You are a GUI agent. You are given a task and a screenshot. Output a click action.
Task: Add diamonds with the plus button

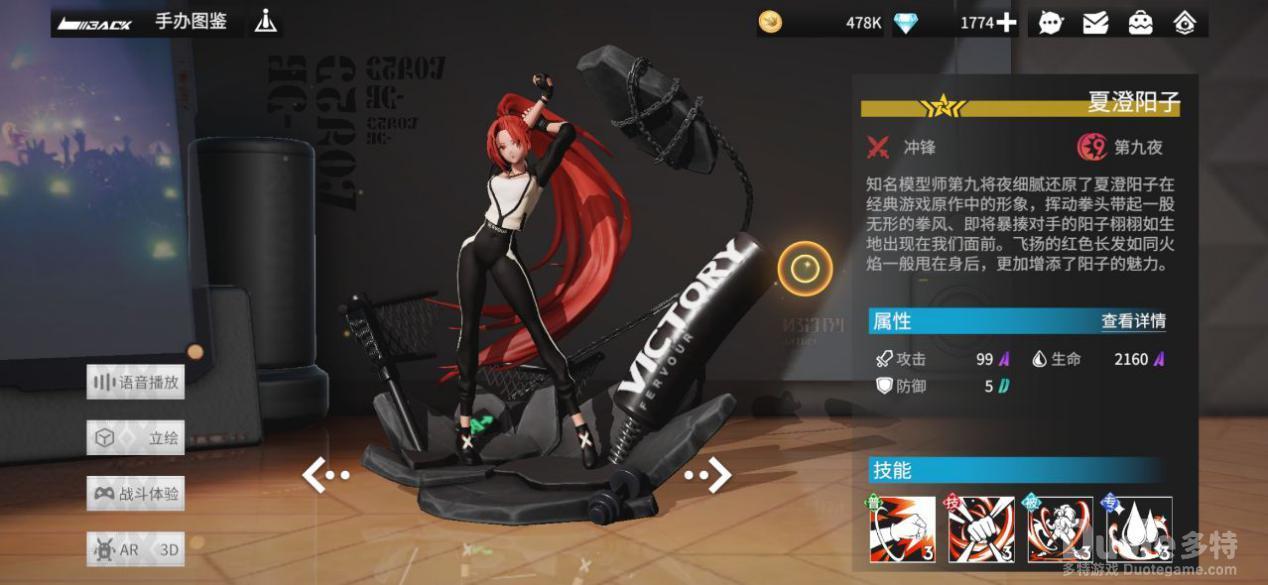1006,22
